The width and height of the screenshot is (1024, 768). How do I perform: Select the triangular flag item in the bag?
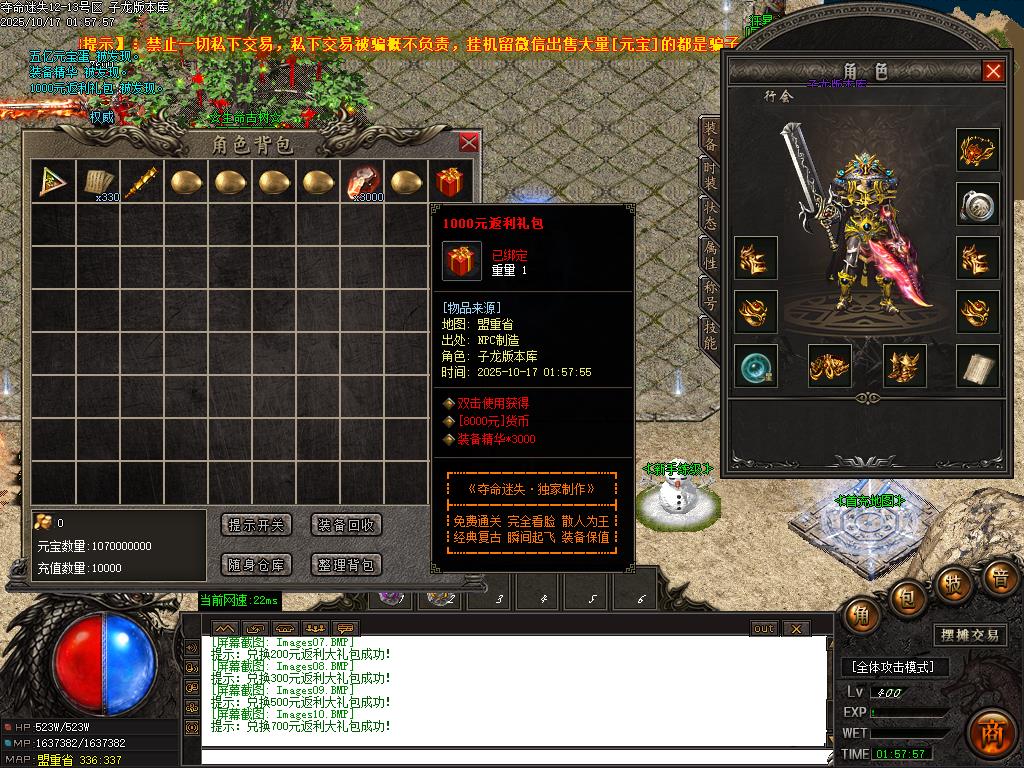pyautogui.click(x=50, y=182)
